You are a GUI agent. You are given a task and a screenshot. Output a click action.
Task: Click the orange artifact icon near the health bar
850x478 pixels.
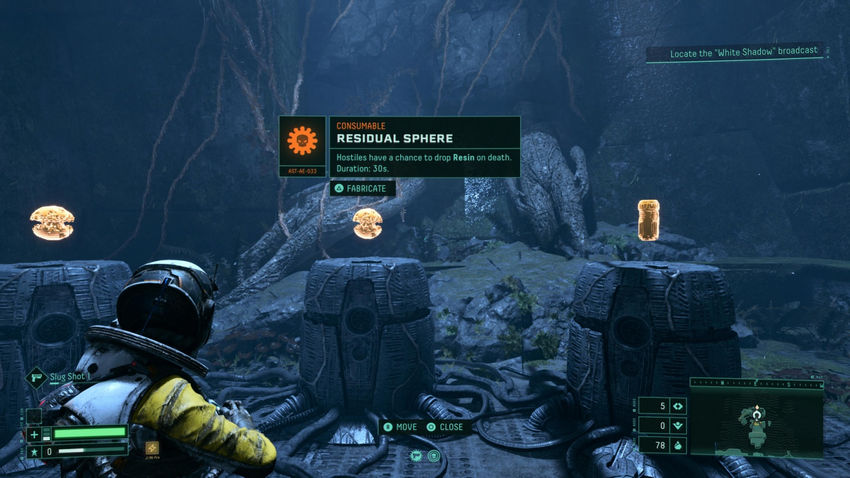pyautogui.click(x=152, y=448)
